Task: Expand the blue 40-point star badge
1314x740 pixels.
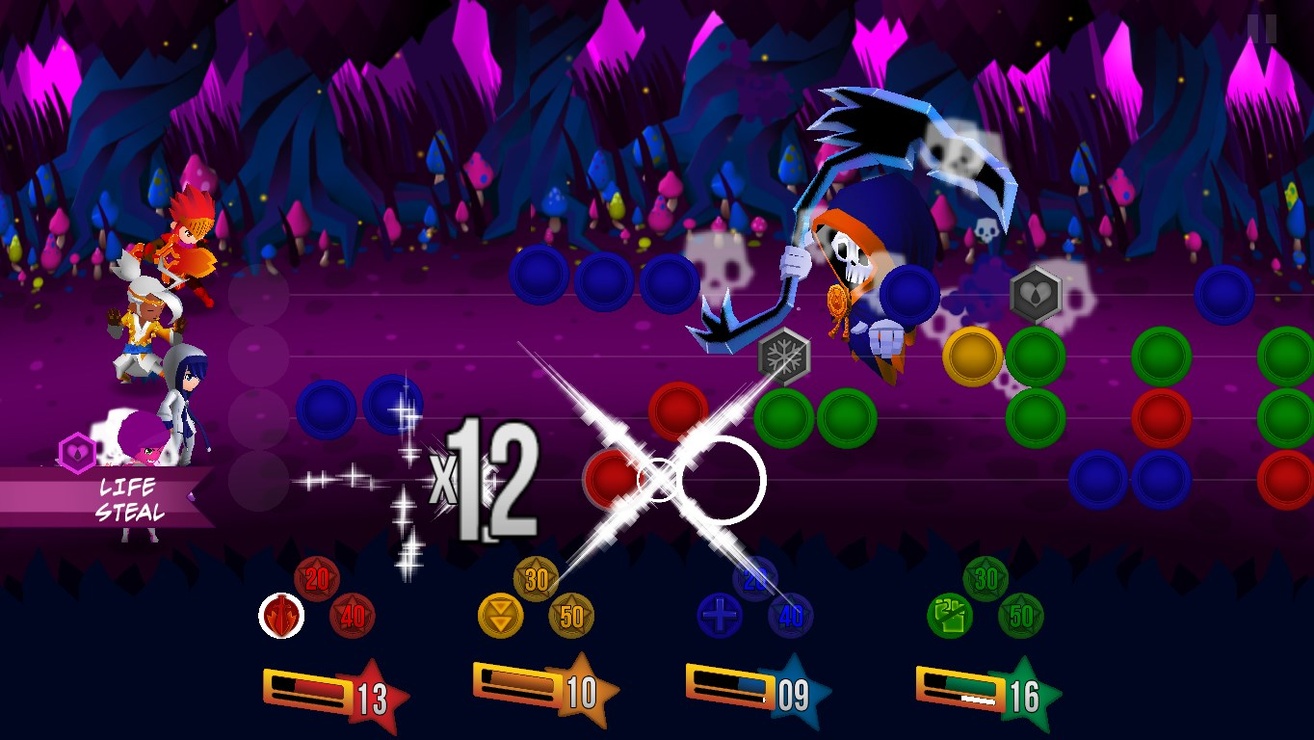Action: 793,618
